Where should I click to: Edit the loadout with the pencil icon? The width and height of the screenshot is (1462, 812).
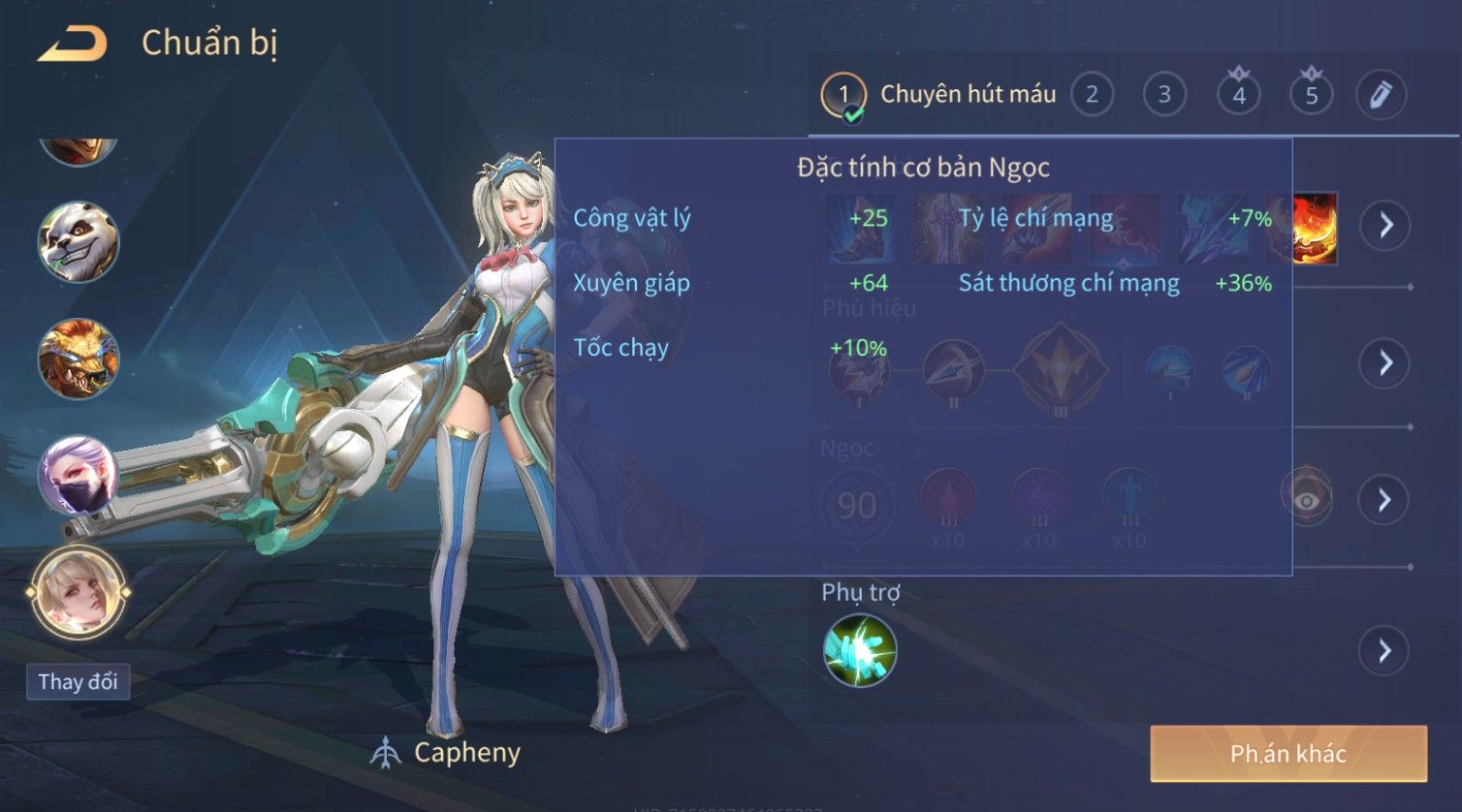(x=1381, y=95)
